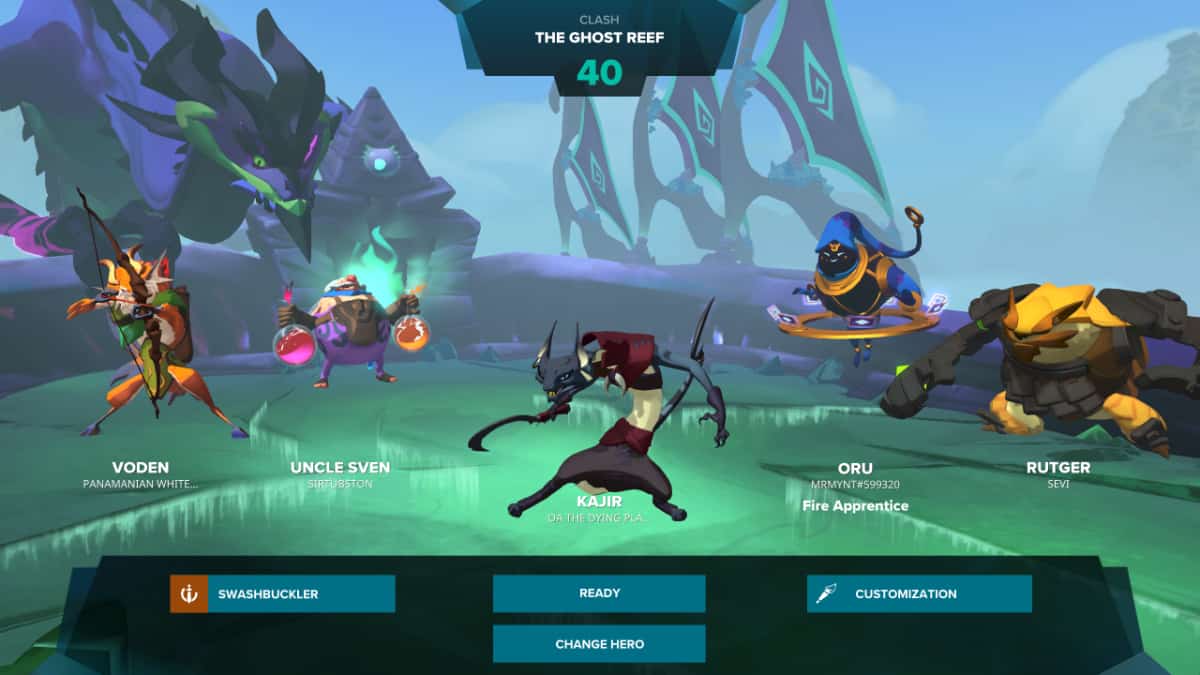Choose Change Hero
The image size is (1200, 675).
click(599, 643)
